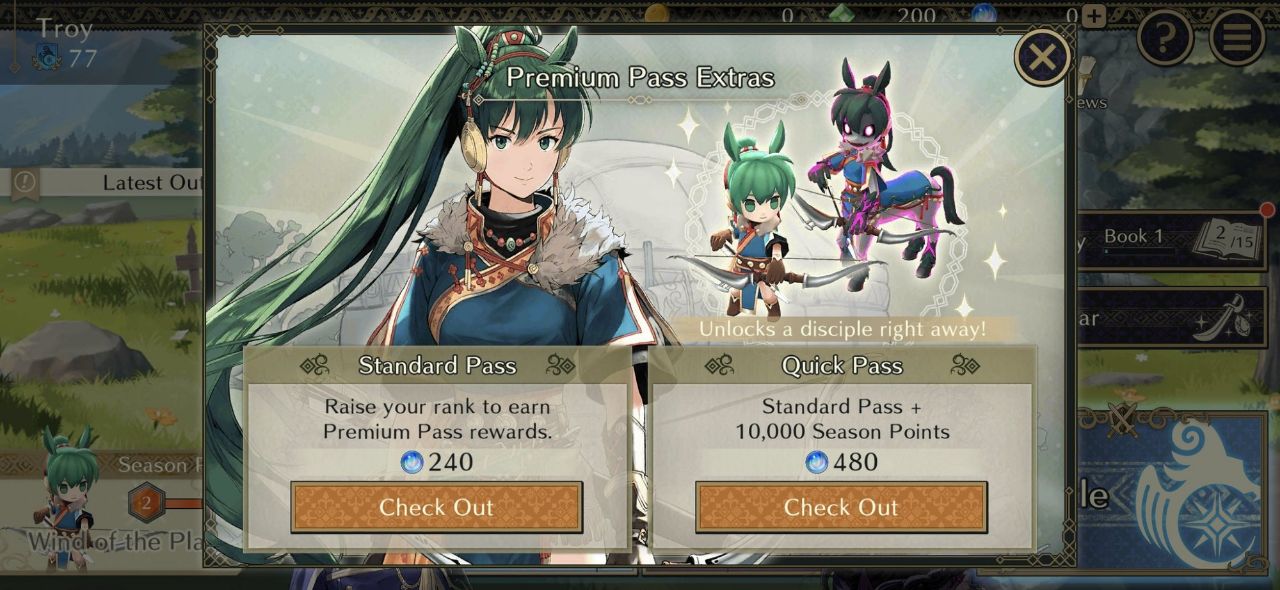
Task: Close the Premium Pass Extras dialog
Action: tap(1042, 57)
